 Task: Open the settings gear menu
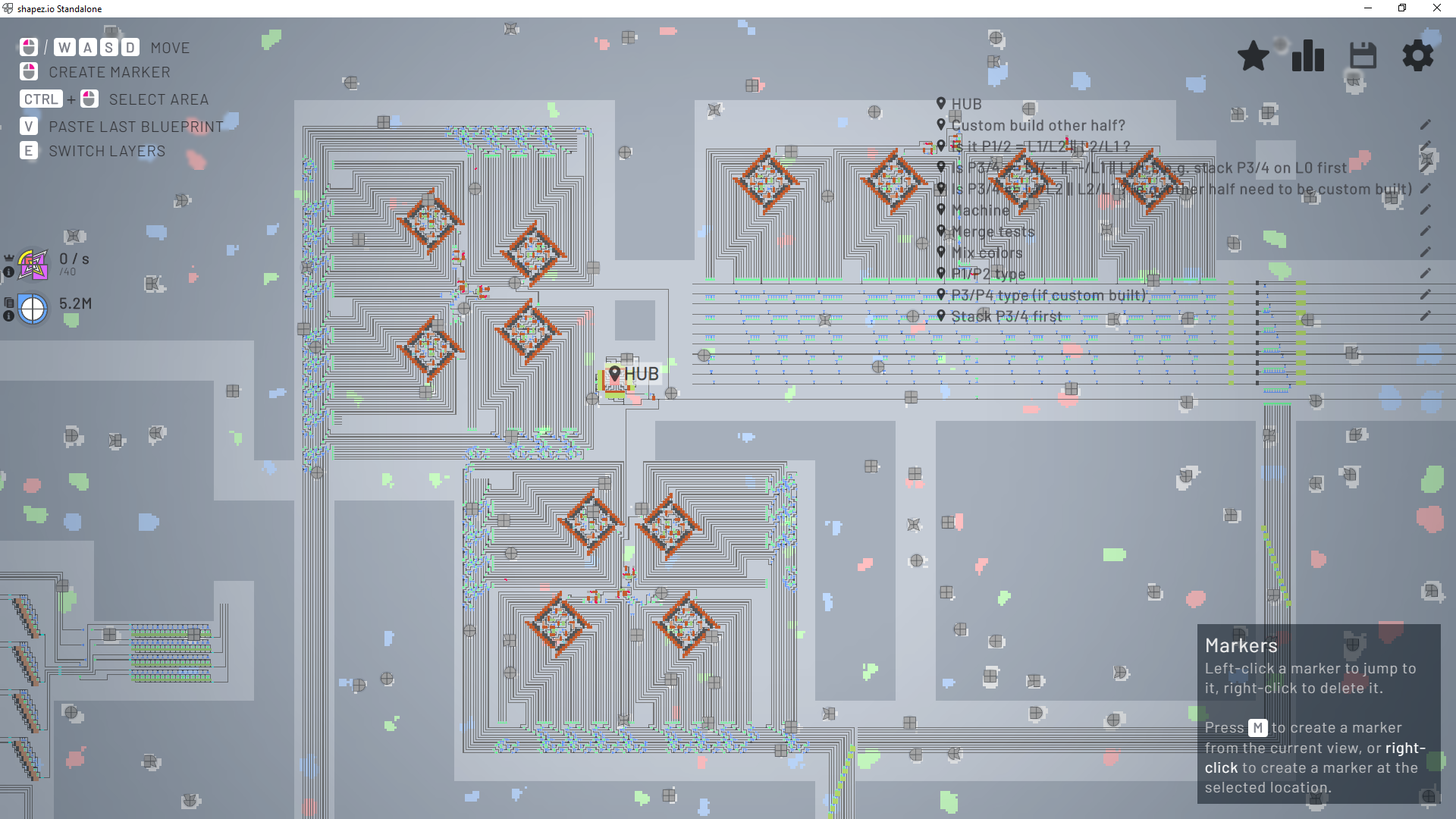pyautogui.click(x=1417, y=55)
